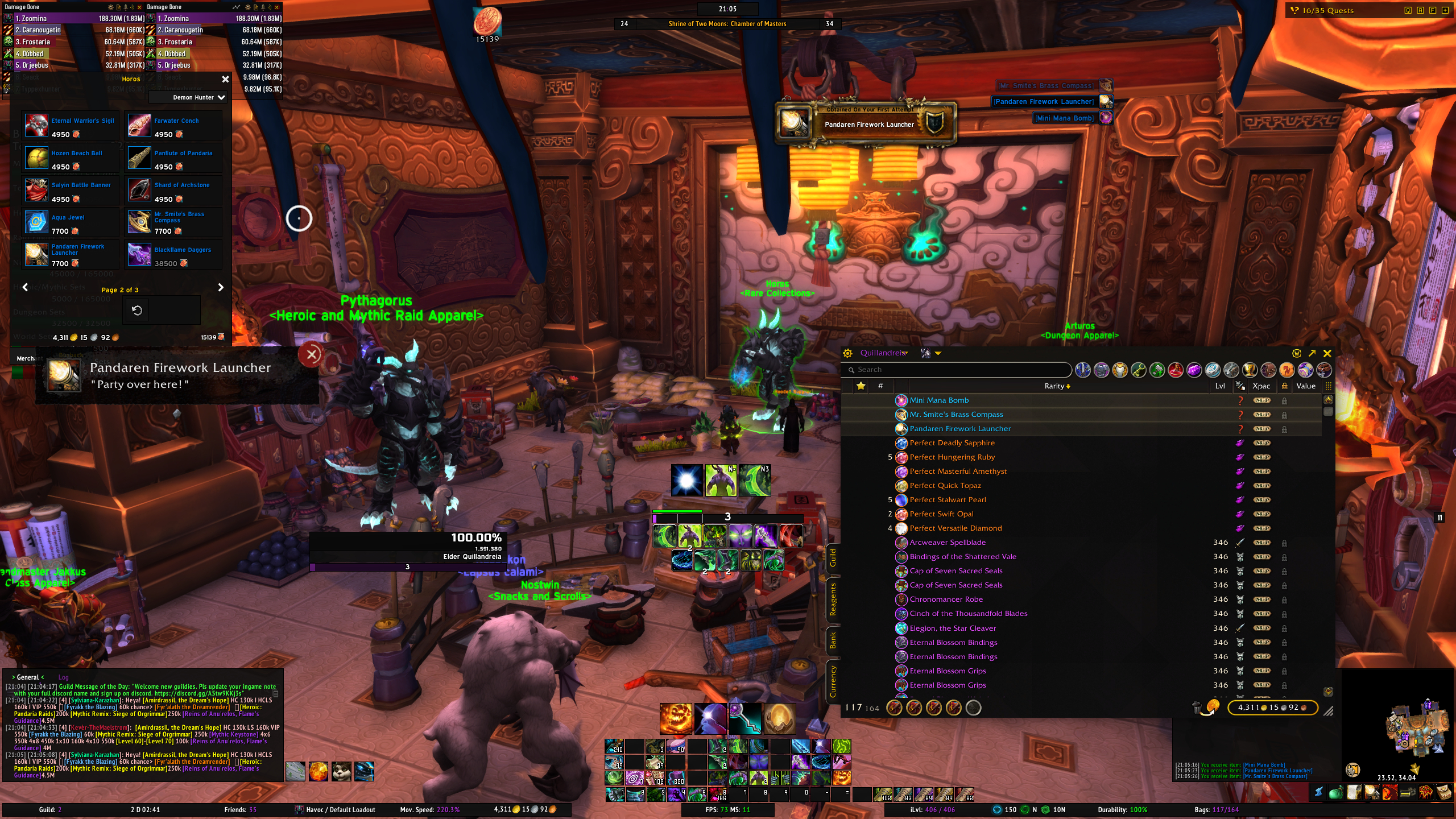This screenshot has height=819, width=1456.
Task: Buy the Eternal Warrior's Sigil item
Action: [x=36, y=126]
